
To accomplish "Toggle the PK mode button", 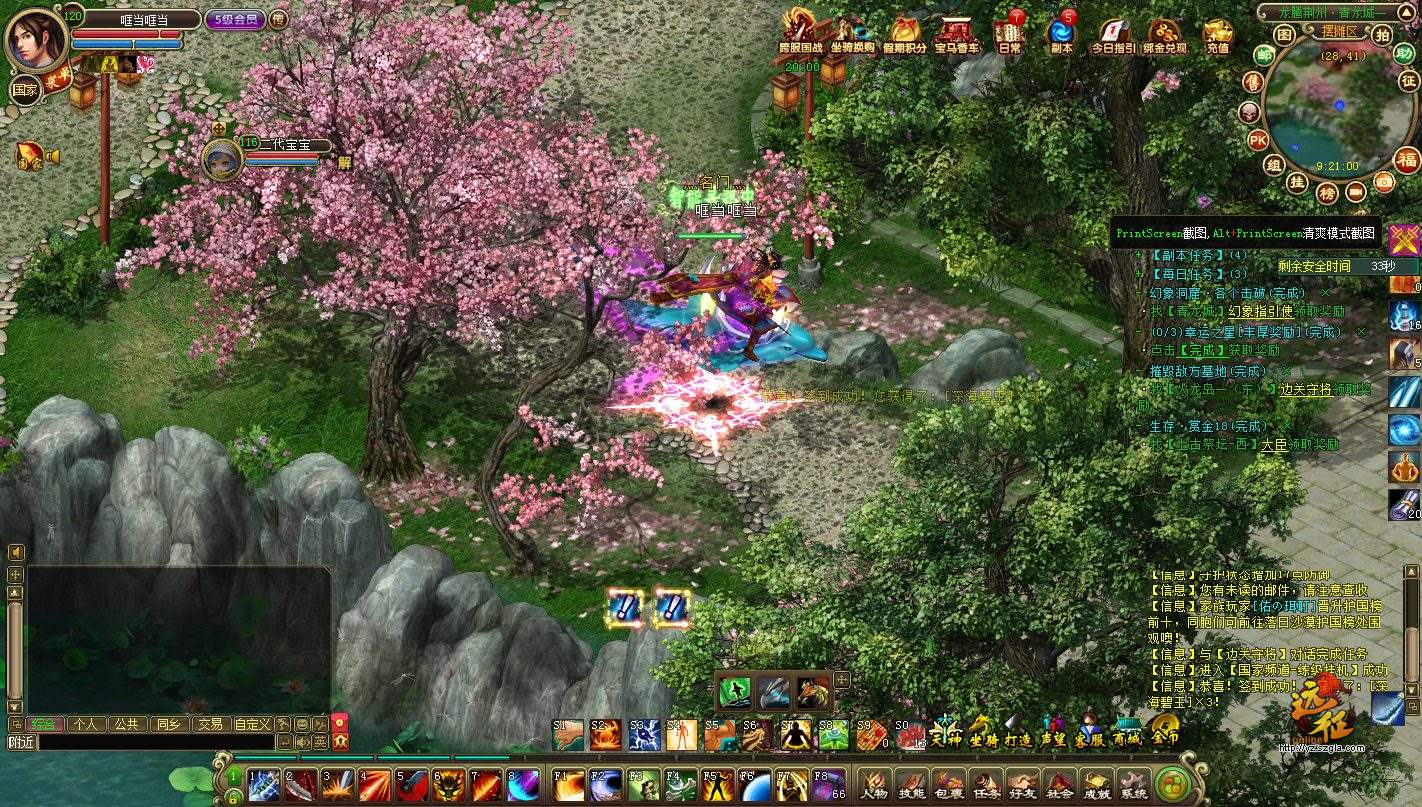I will [1257, 139].
